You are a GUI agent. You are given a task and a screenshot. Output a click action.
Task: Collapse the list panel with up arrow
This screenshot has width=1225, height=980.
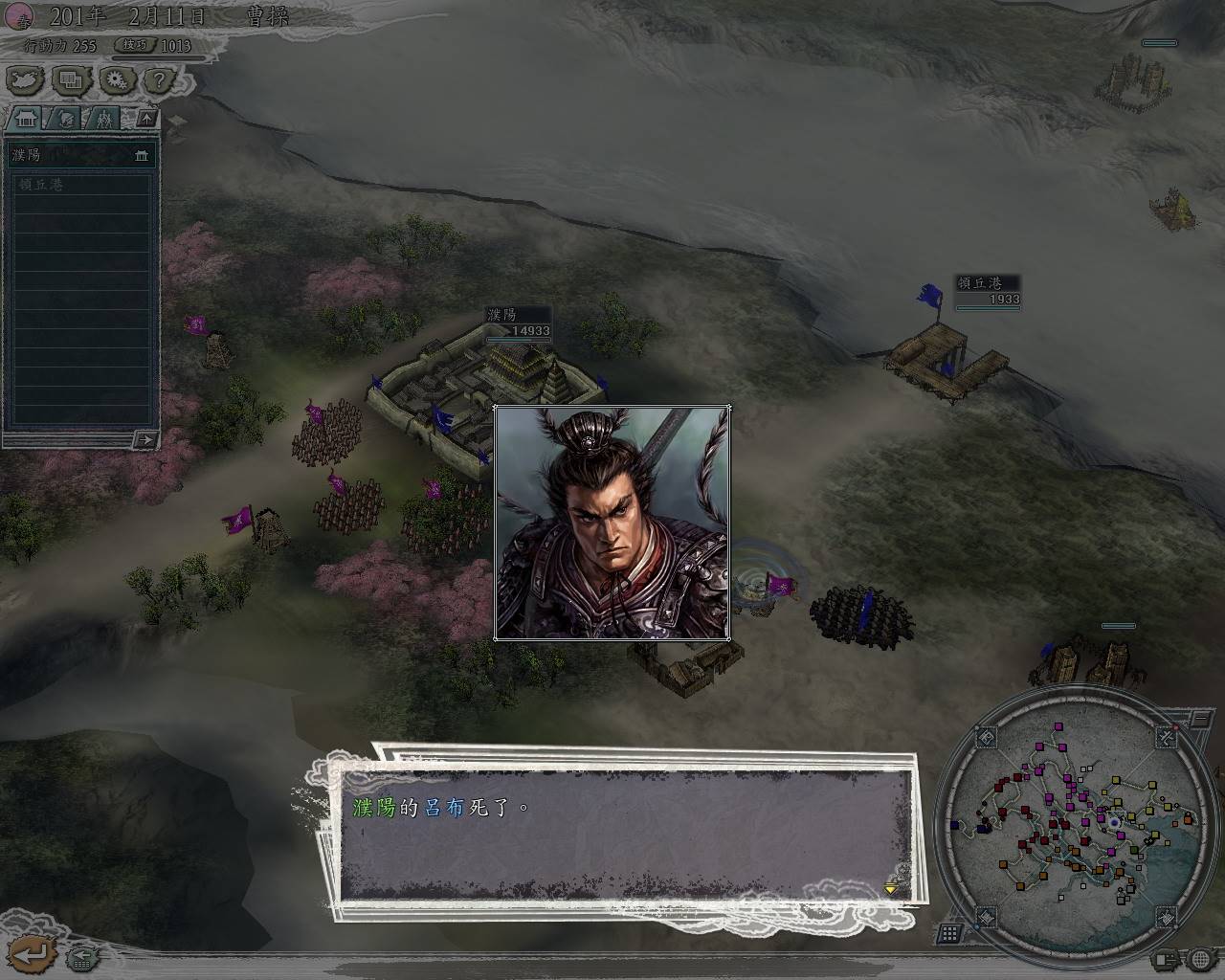pos(145,119)
